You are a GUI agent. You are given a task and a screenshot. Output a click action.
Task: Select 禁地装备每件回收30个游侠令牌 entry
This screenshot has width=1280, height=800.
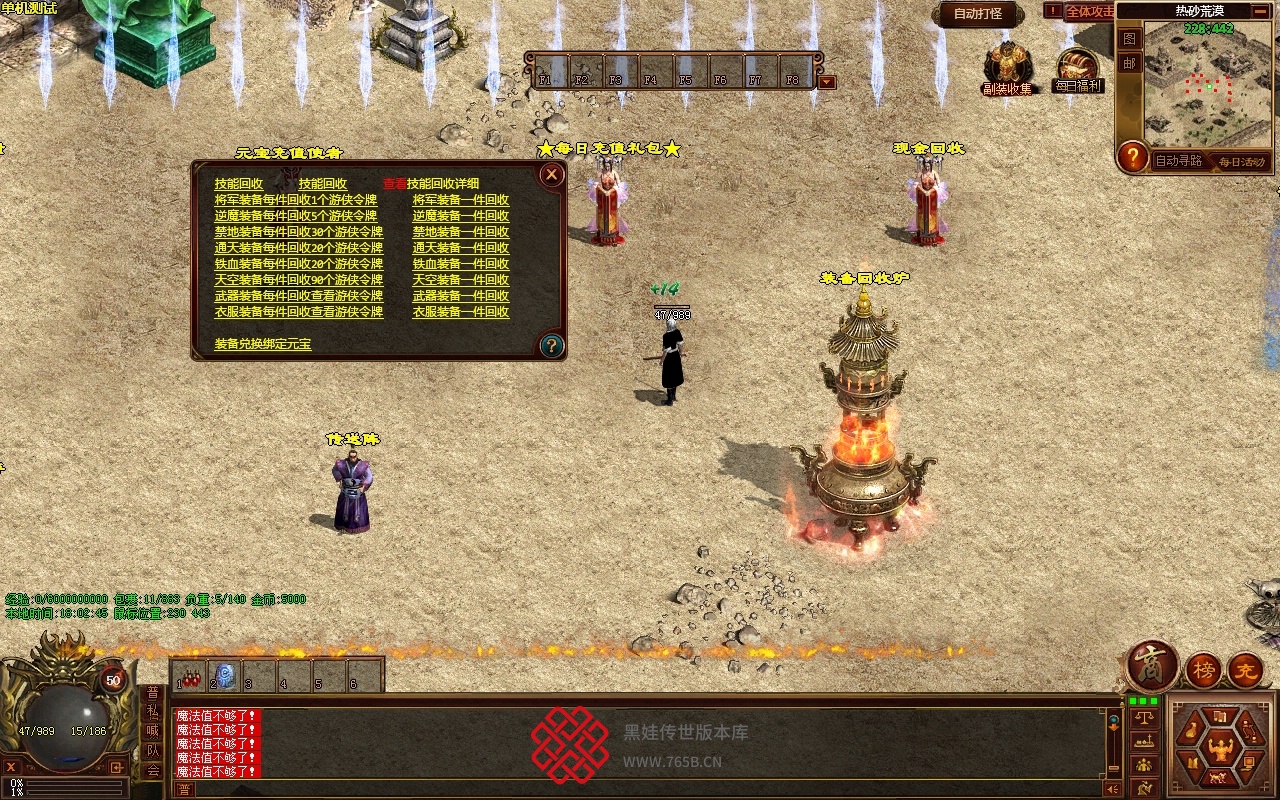298,232
